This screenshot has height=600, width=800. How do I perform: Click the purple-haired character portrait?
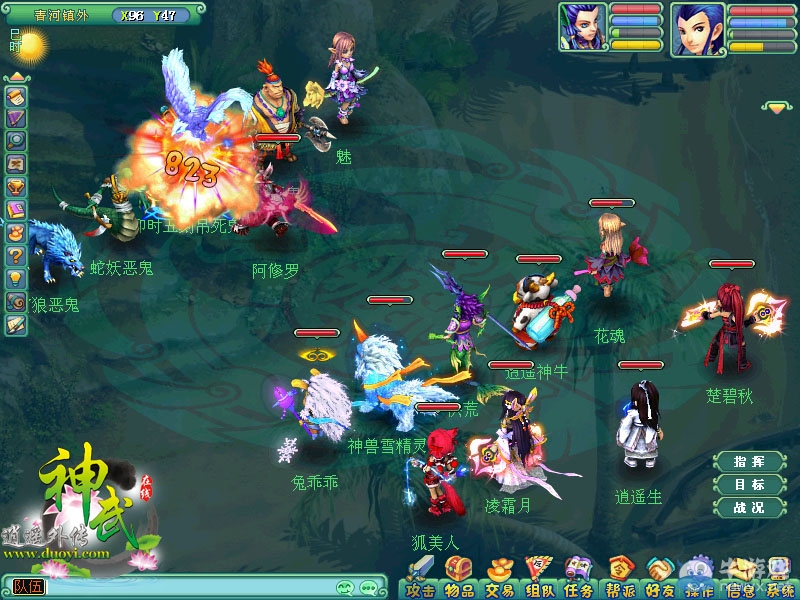[x=582, y=27]
